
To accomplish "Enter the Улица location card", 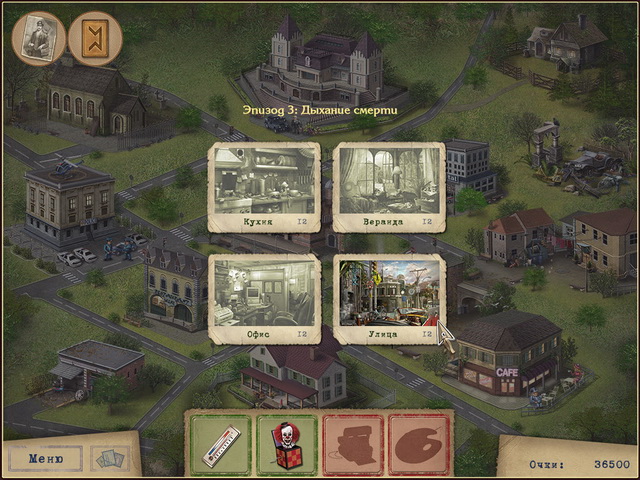I will click(x=388, y=298).
